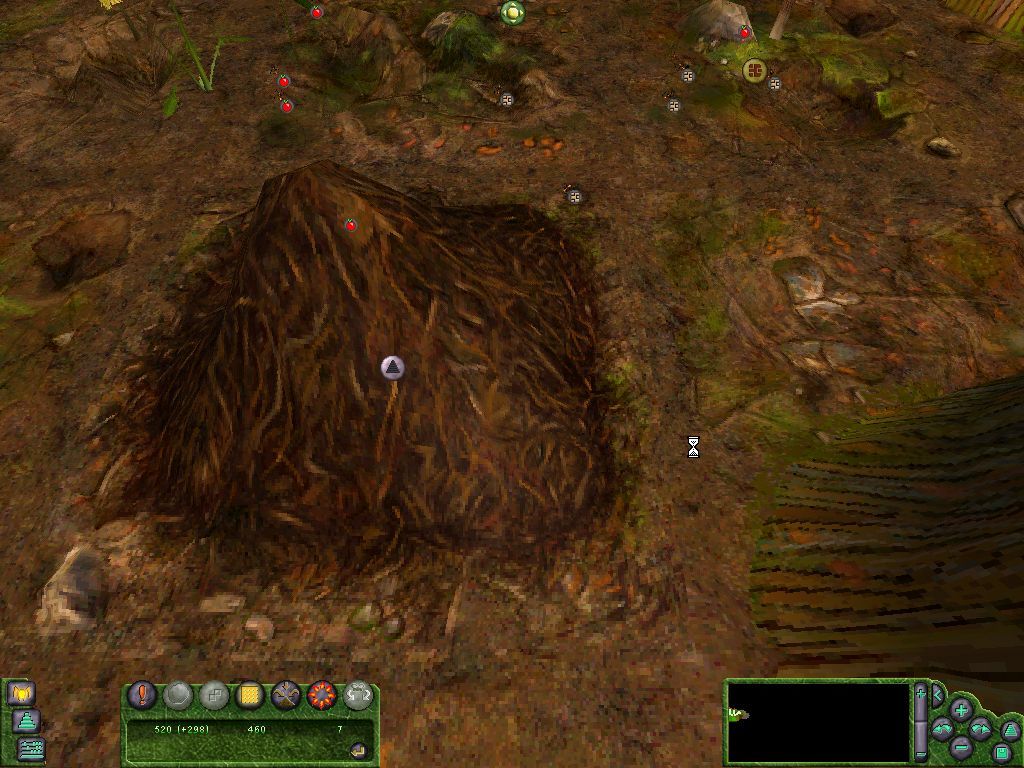1024x768 pixels.
Task: Show the list lines panel button
Action: coord(32,747)
